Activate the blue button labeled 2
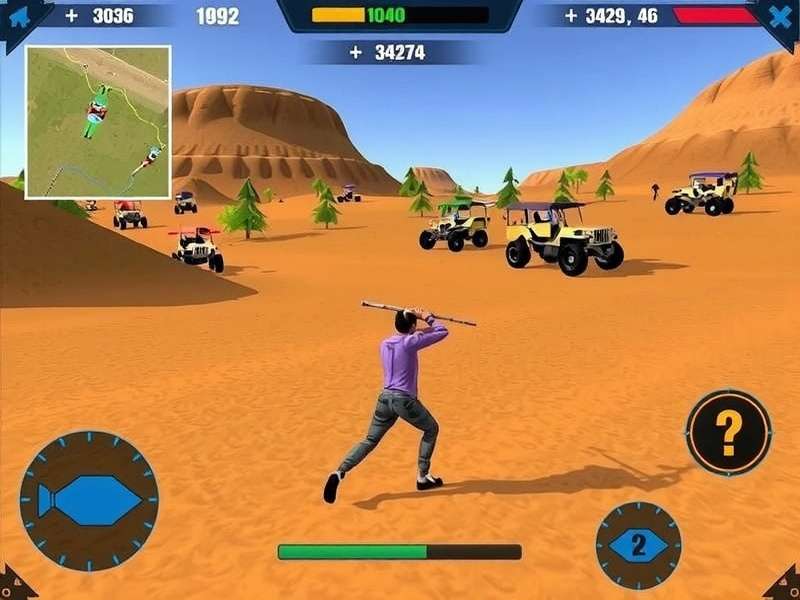The width and height of the screenshot is (800, 600). [638, 546]
